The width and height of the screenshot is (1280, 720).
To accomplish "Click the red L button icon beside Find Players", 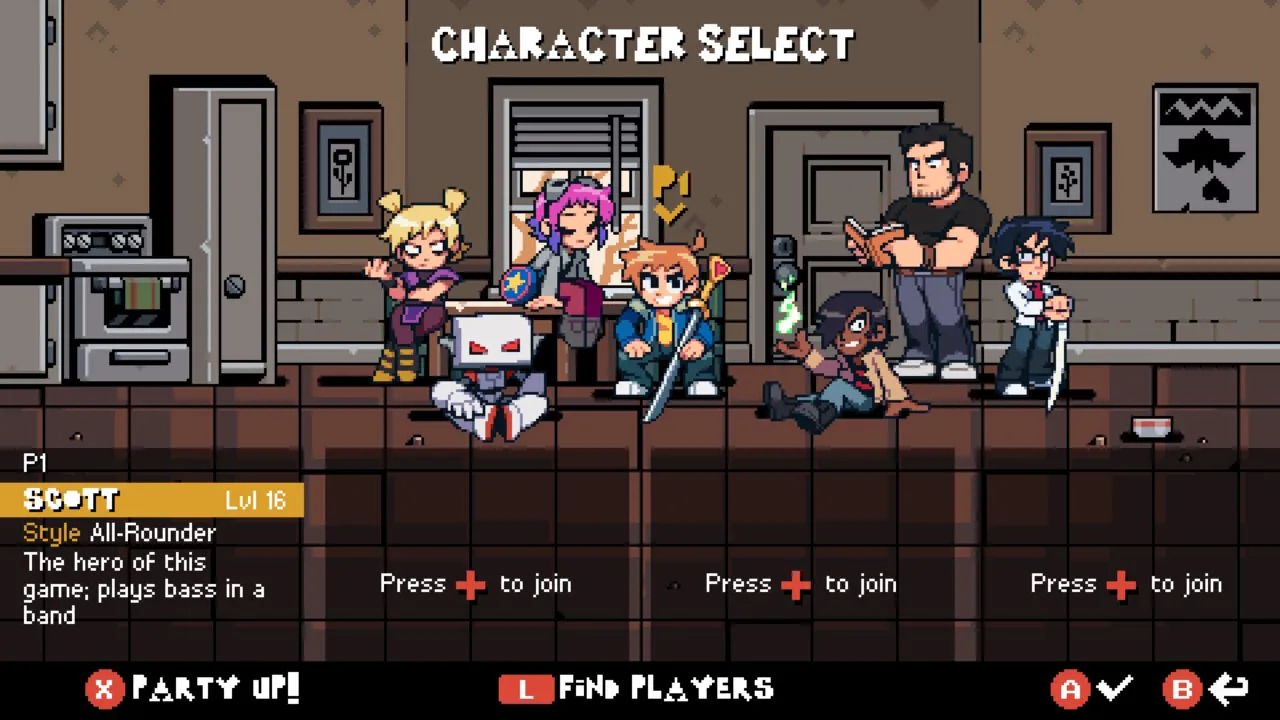I will (x=525, y=688).
